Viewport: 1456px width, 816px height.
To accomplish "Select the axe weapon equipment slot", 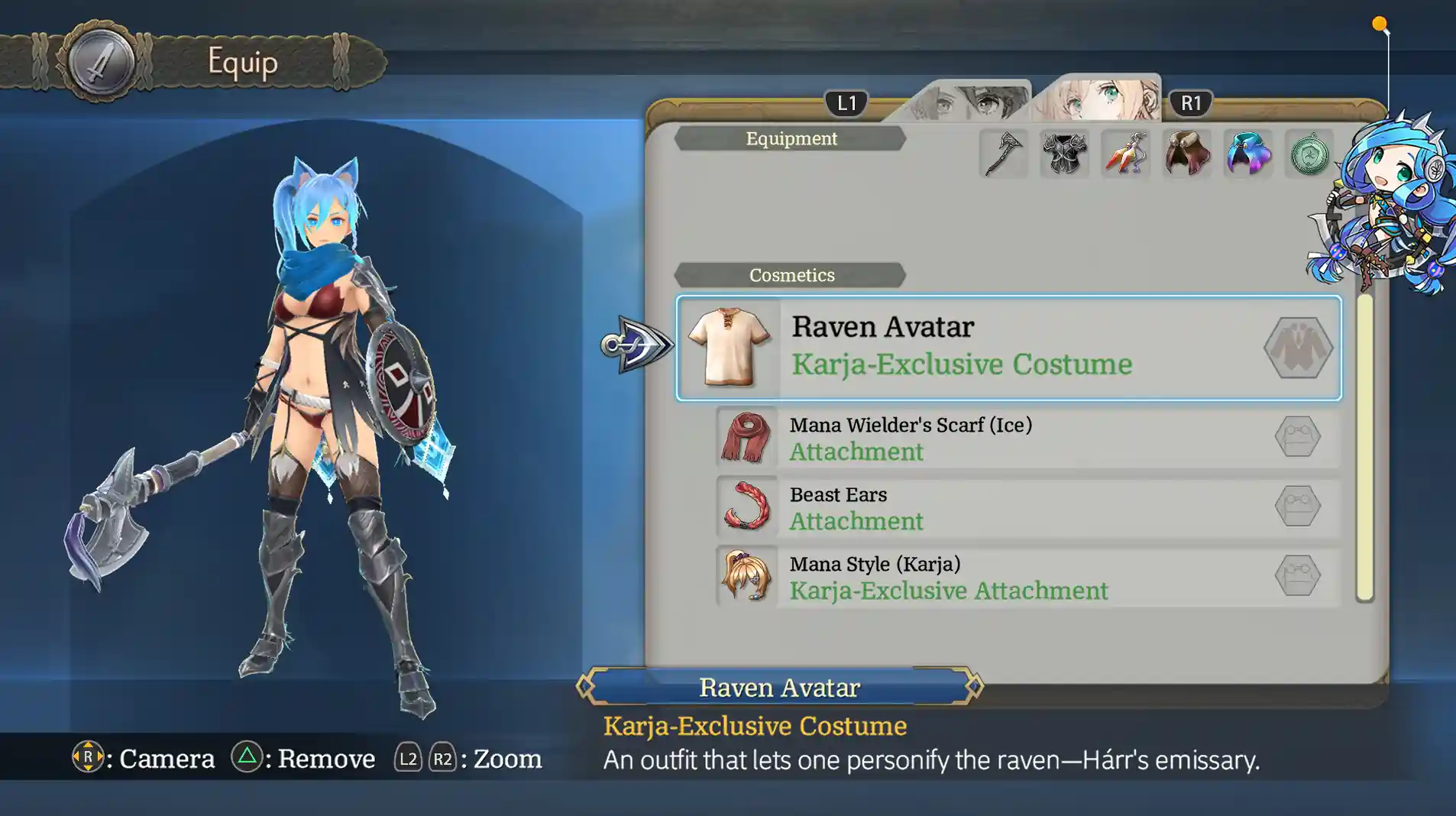I will tap(1003, 154).
